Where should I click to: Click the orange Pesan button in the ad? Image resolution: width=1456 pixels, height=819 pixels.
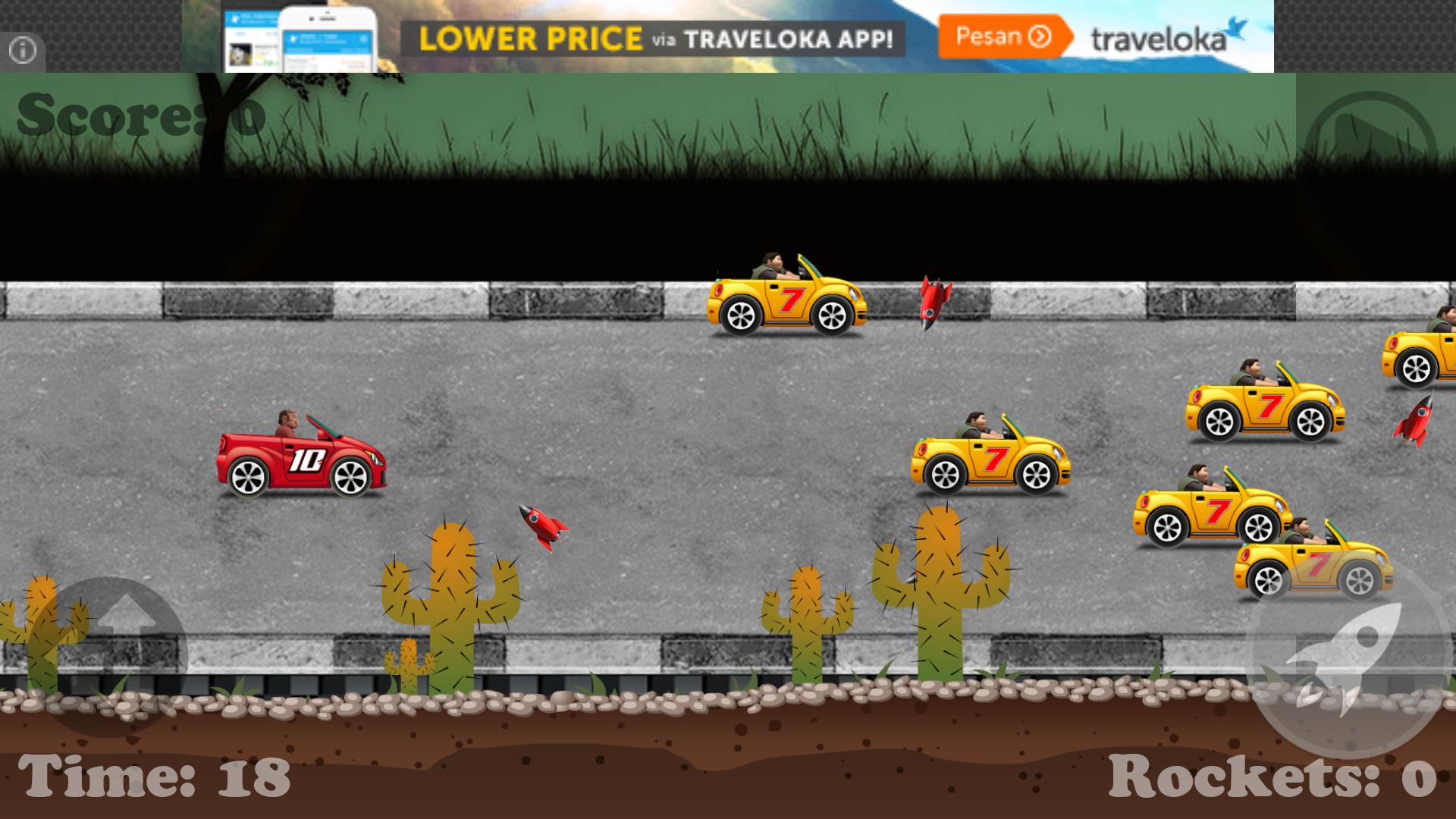pos(1003,36)
